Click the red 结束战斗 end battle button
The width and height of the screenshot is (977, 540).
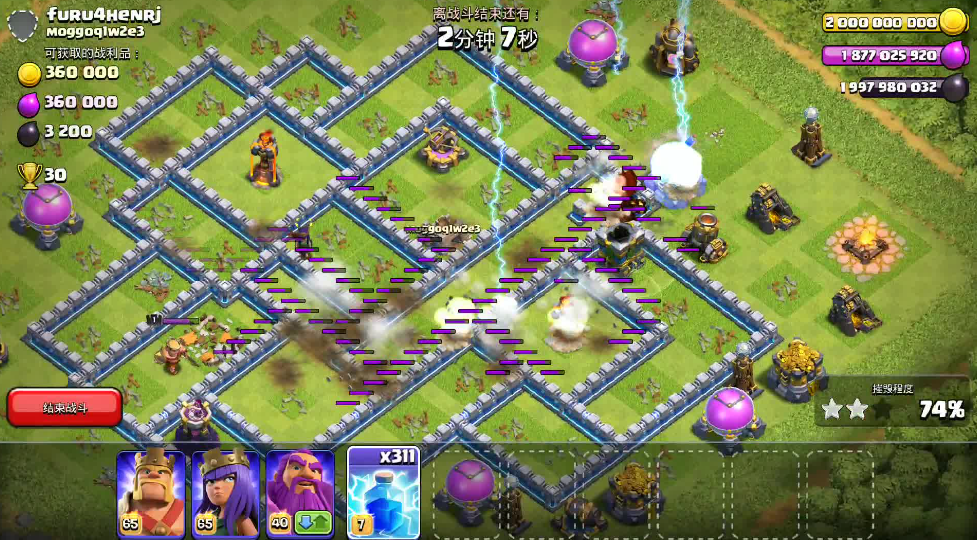[64, 407]
